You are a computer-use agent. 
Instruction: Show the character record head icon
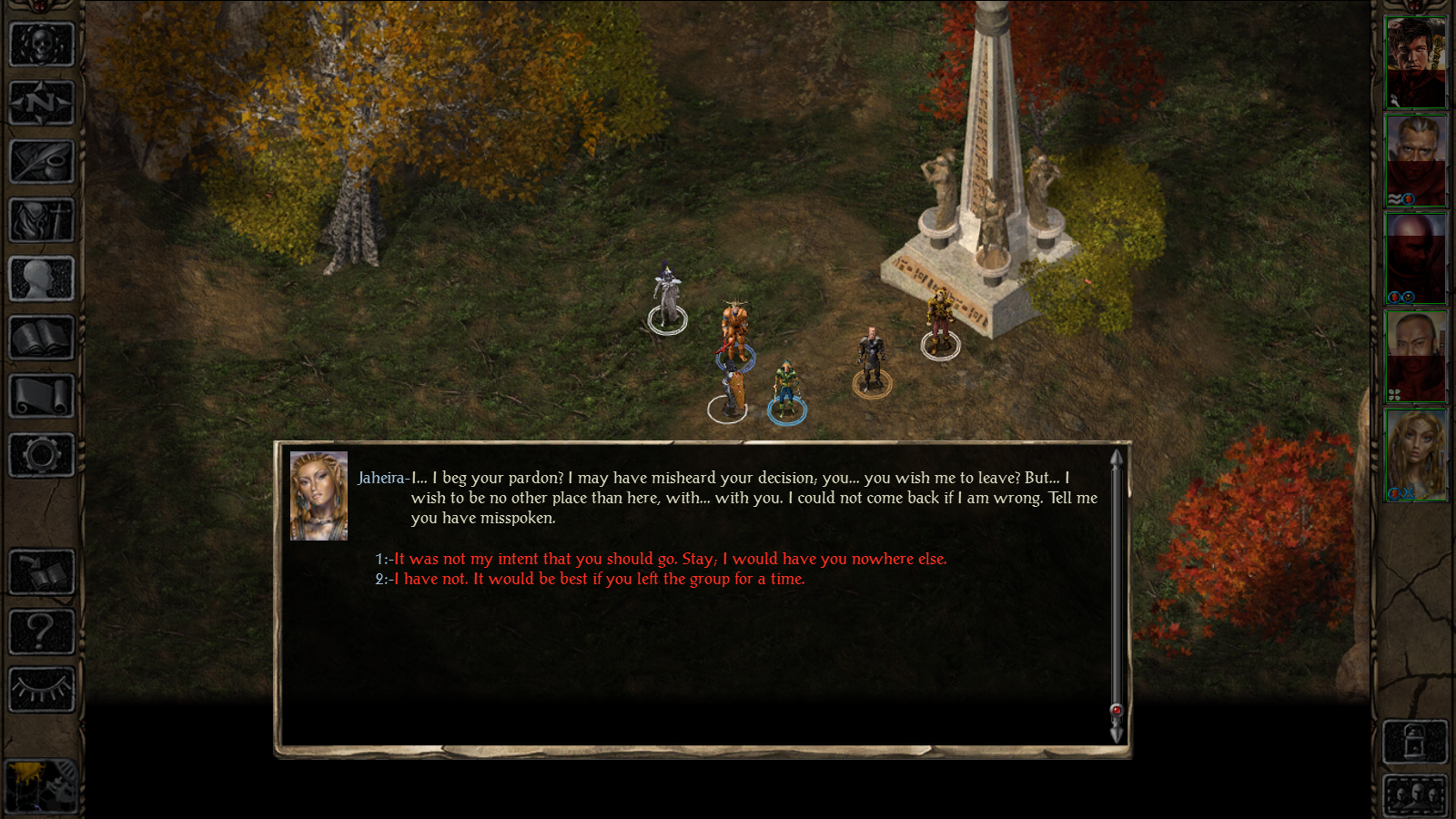[x=41, y=278]
